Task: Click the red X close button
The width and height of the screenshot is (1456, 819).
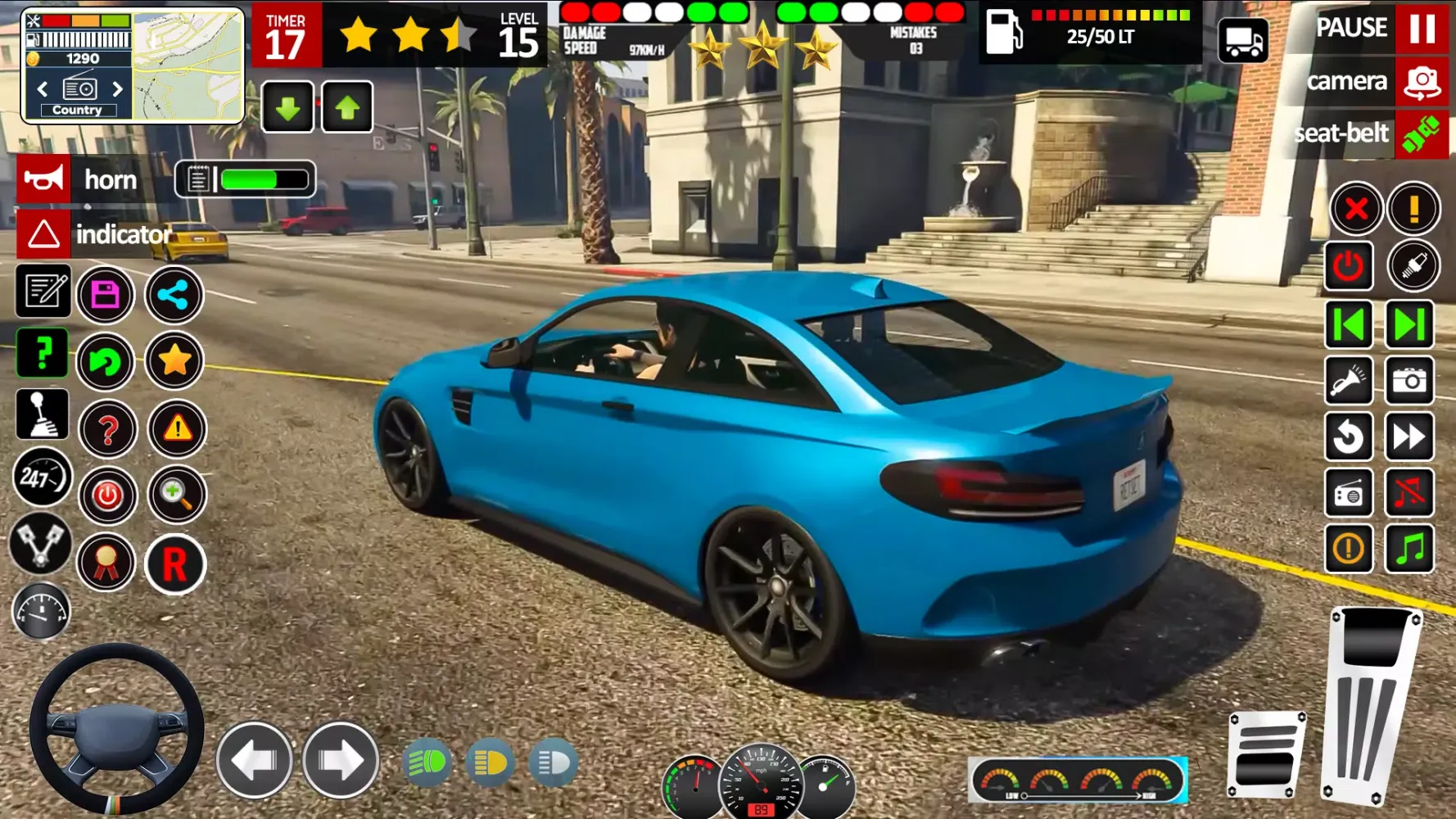Action: (x=1356, y=209)
